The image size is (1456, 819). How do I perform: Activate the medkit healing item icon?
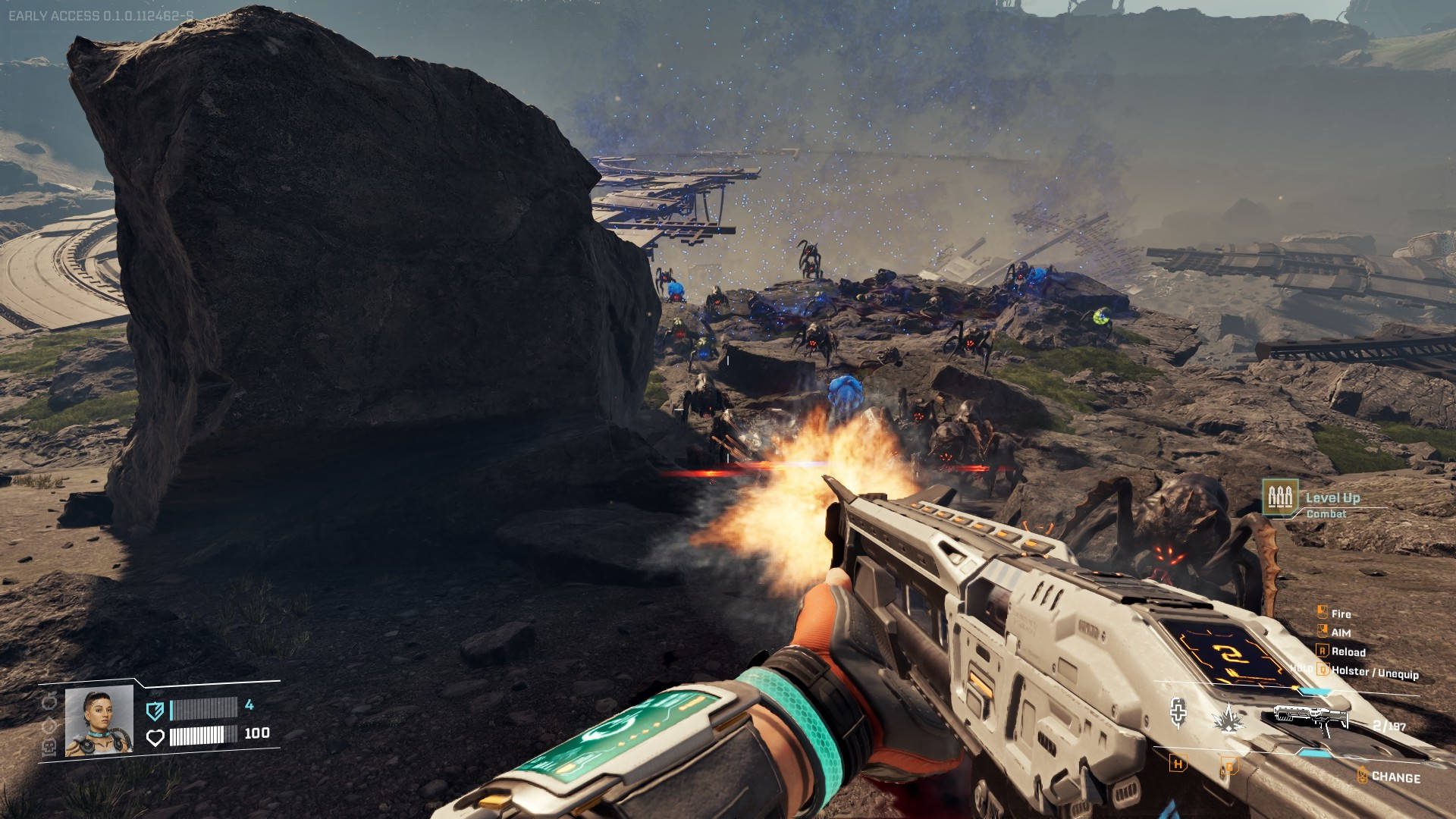pyautogui.click(x=1178, y=713)
